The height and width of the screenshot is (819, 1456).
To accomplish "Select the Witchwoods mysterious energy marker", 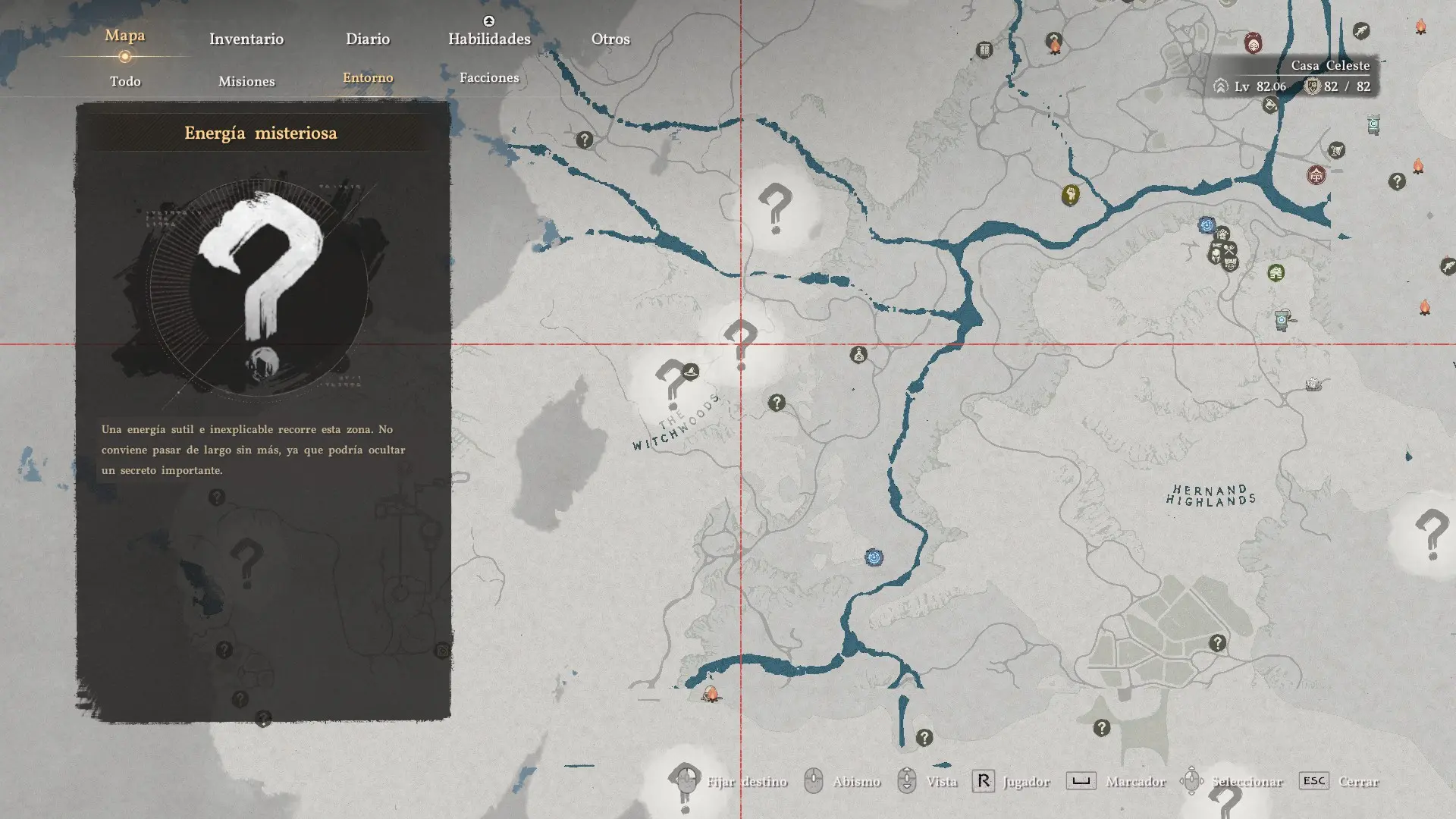I will (670, 379).
